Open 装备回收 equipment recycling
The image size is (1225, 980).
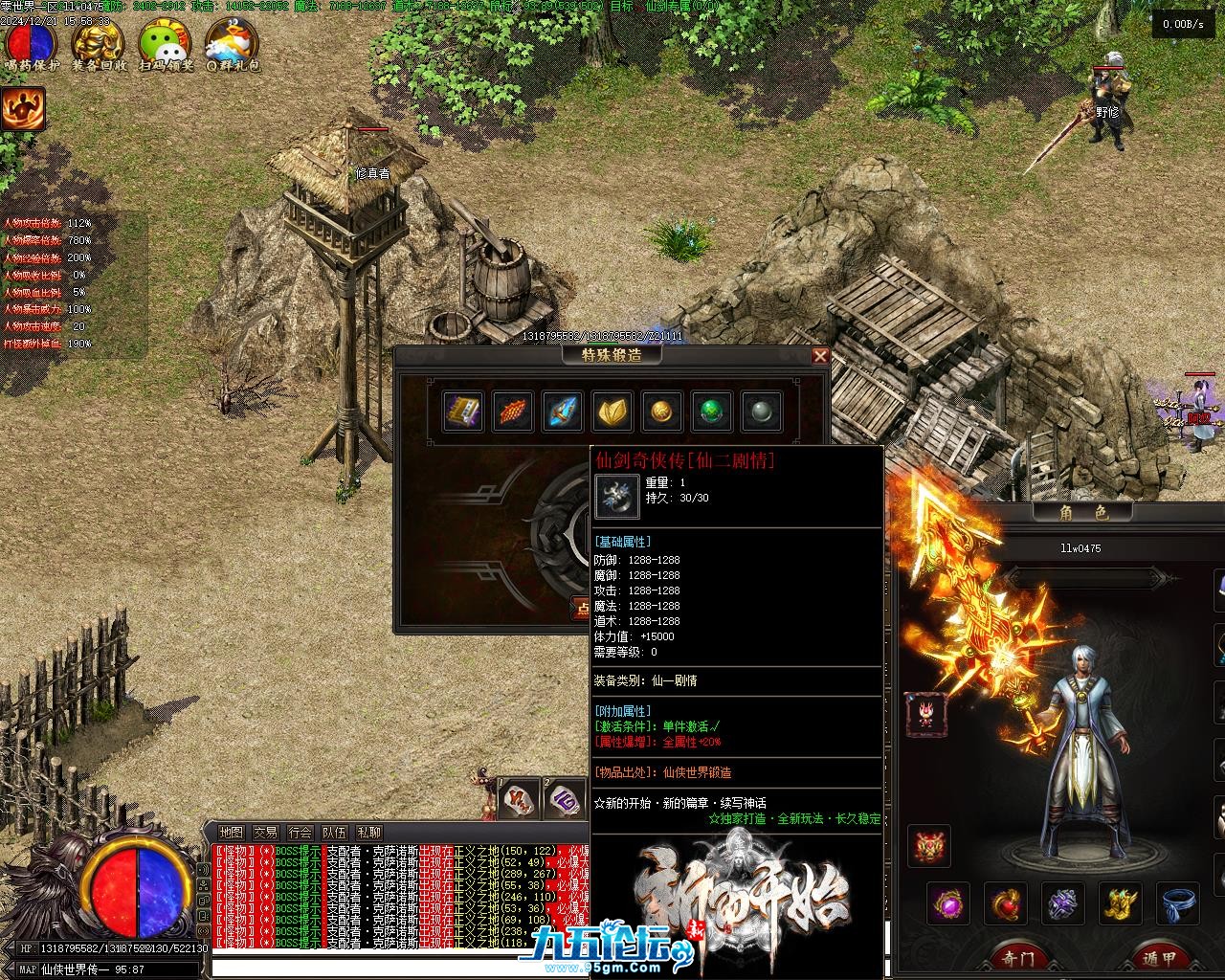99,44
